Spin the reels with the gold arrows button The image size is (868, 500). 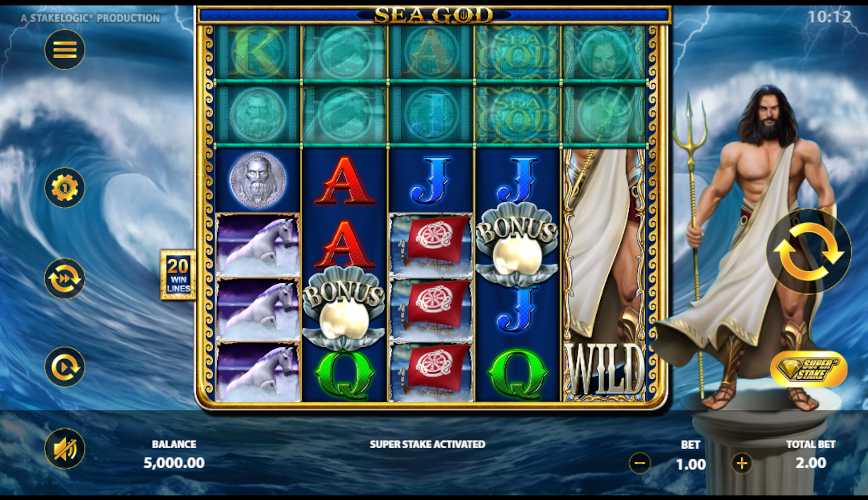pyautogui.click(x=808, y=251)
